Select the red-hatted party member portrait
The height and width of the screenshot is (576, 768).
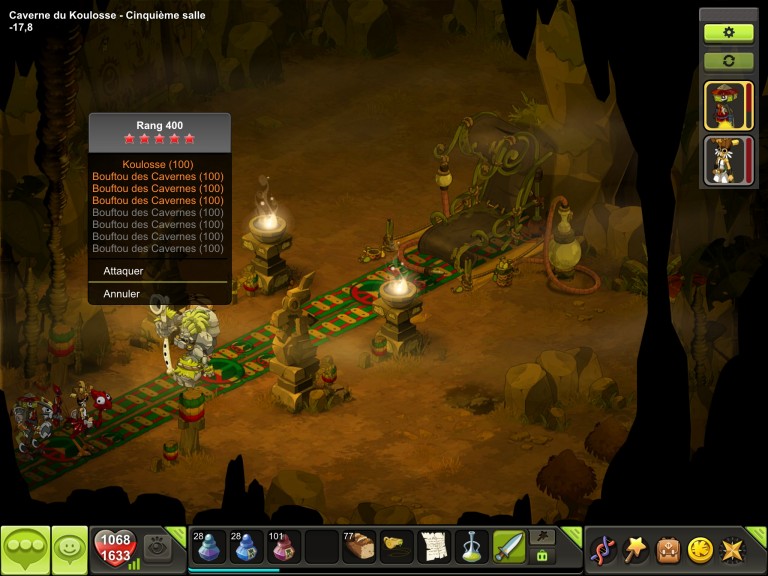pos(728,106)
